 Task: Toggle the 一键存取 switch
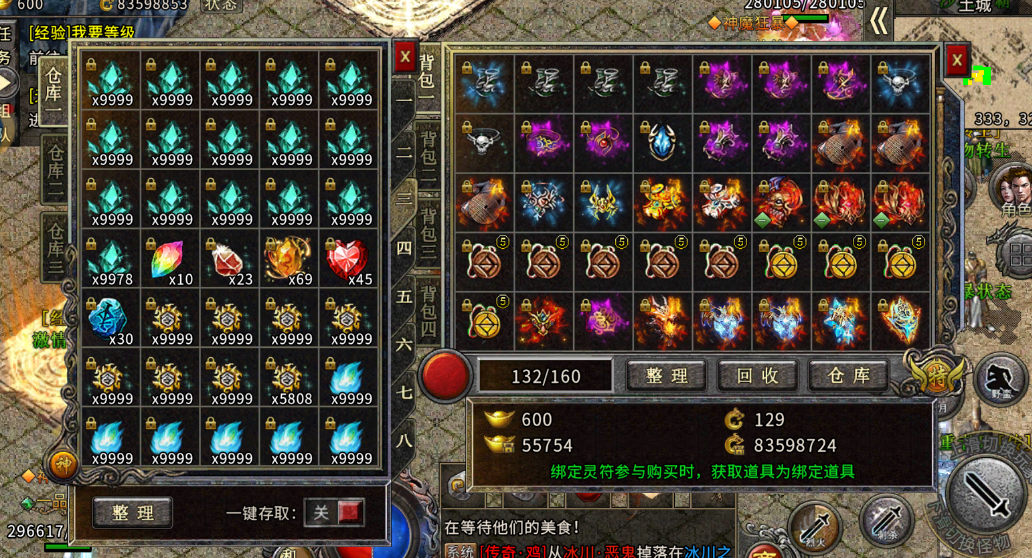click(x=335, y=513)
